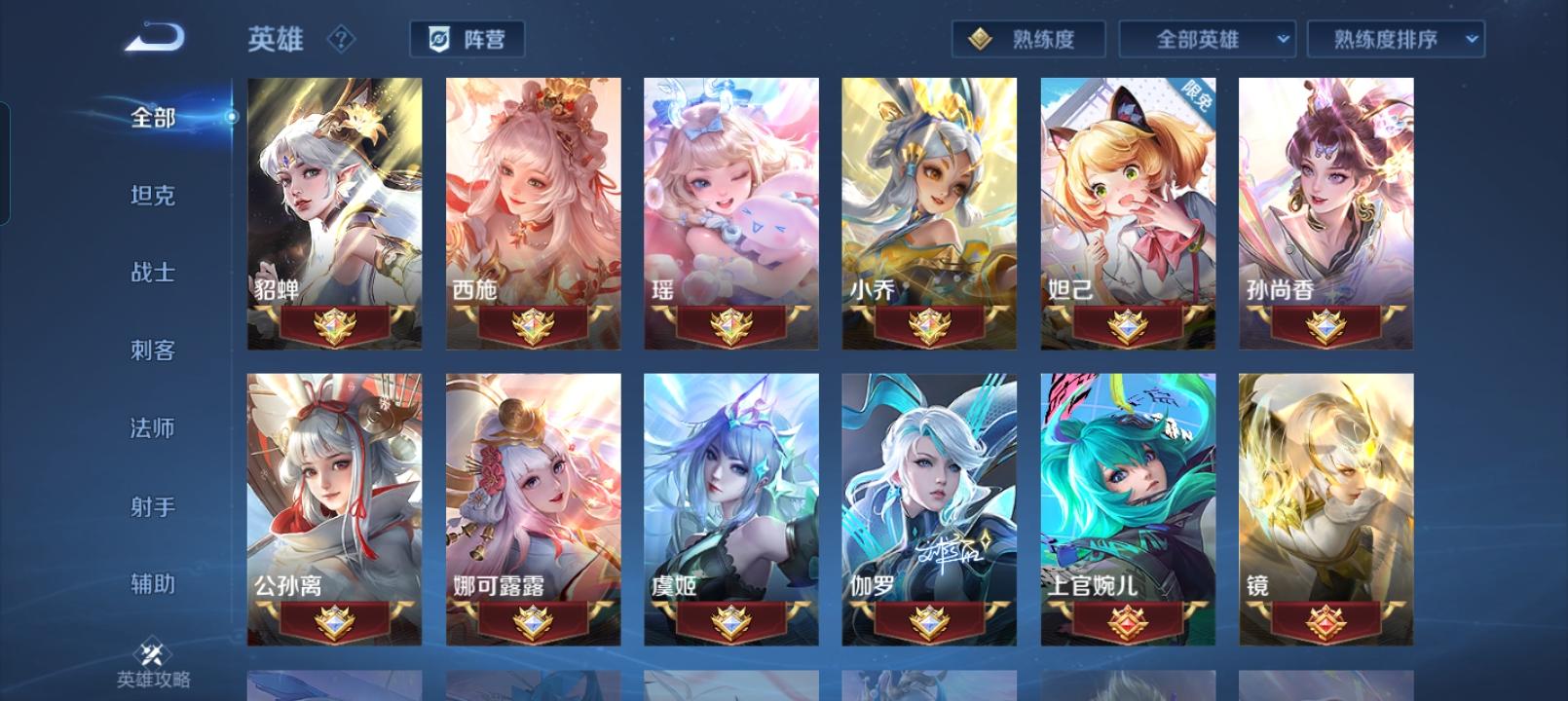Open the 刺客 role list
The image size is (1568, 701).
click(x=154, y=351)
